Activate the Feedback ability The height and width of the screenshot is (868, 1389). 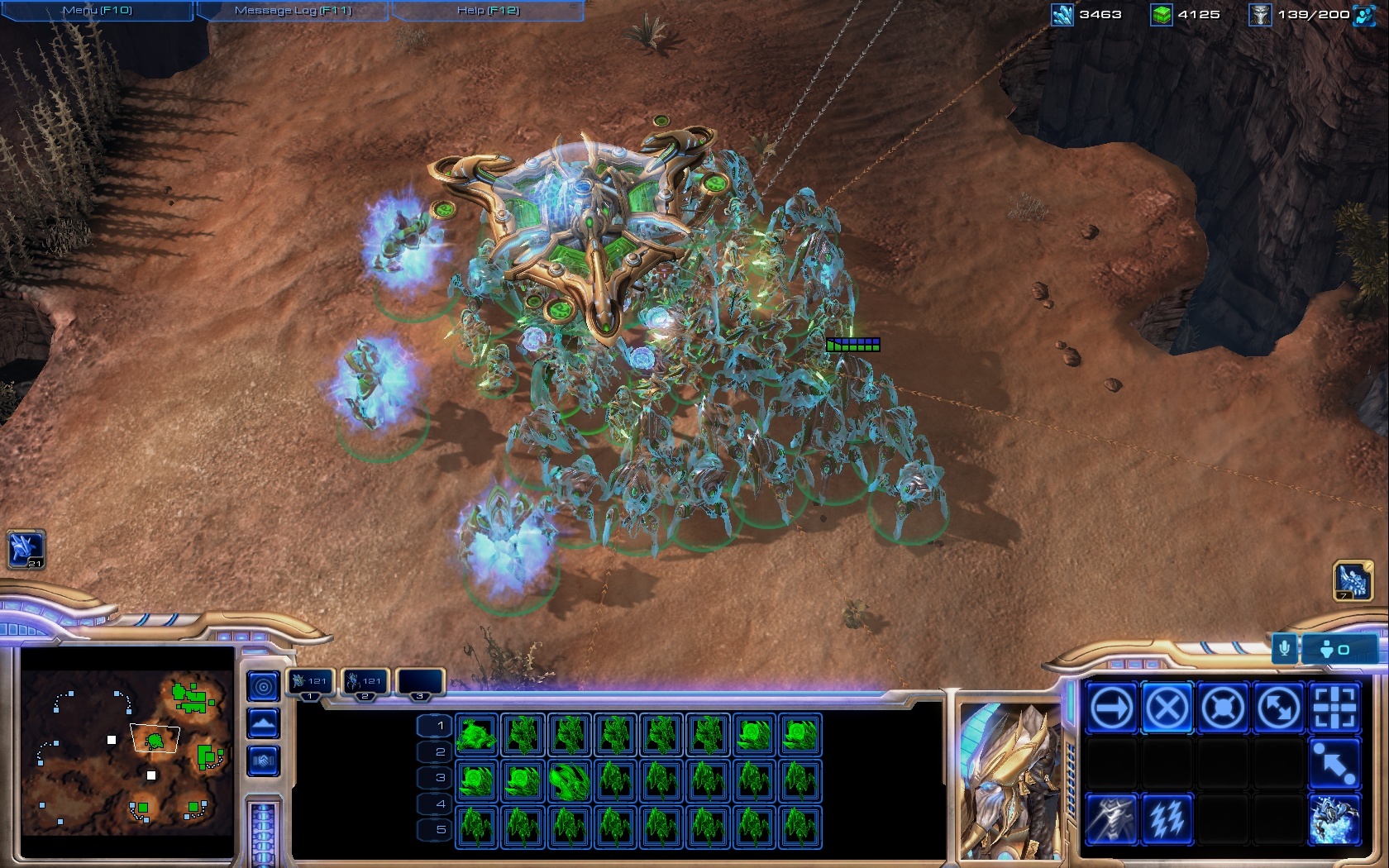tap(1111, 819)
